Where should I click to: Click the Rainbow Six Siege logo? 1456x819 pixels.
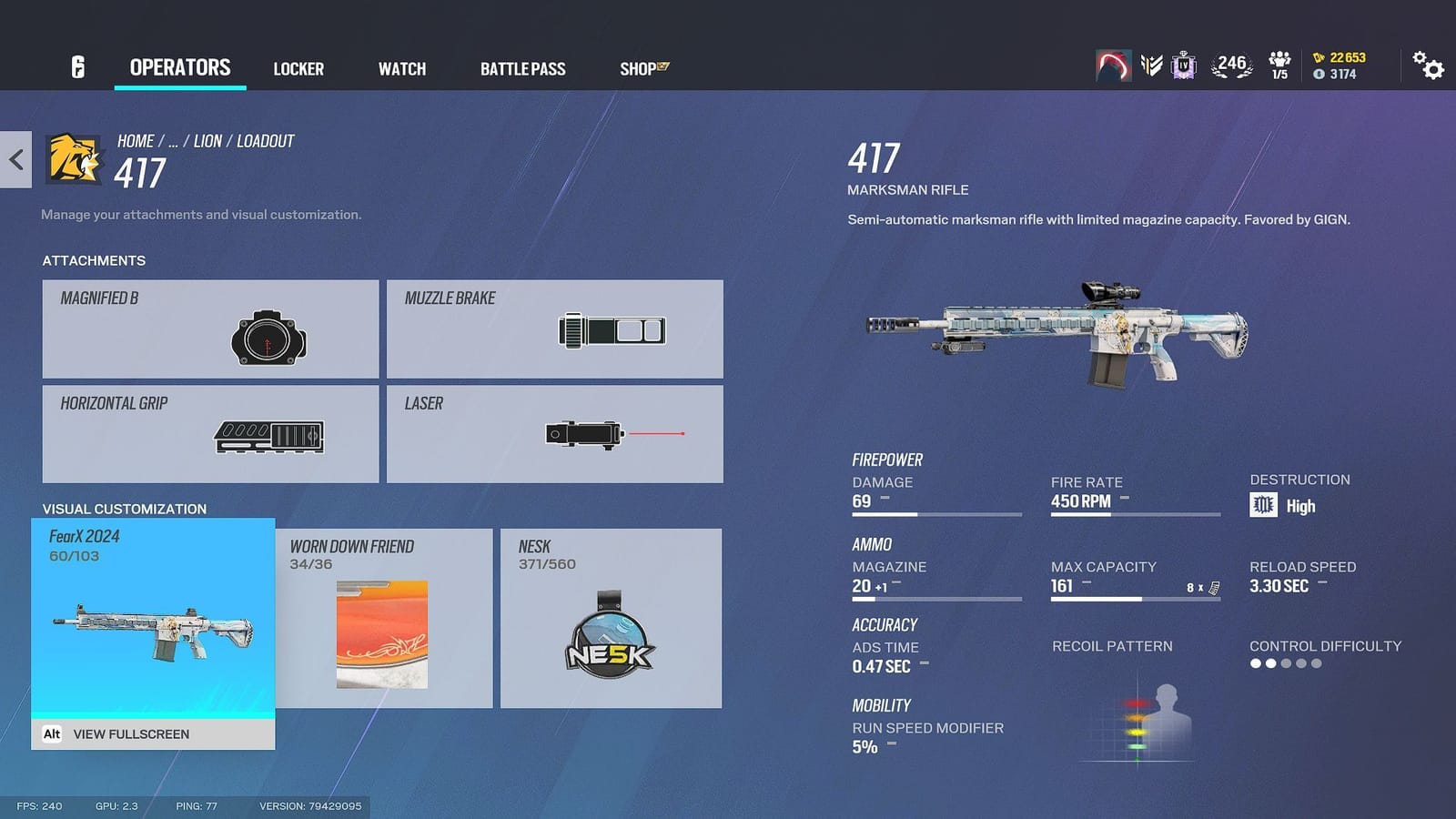pyautogui.click(x=76, y=66)
